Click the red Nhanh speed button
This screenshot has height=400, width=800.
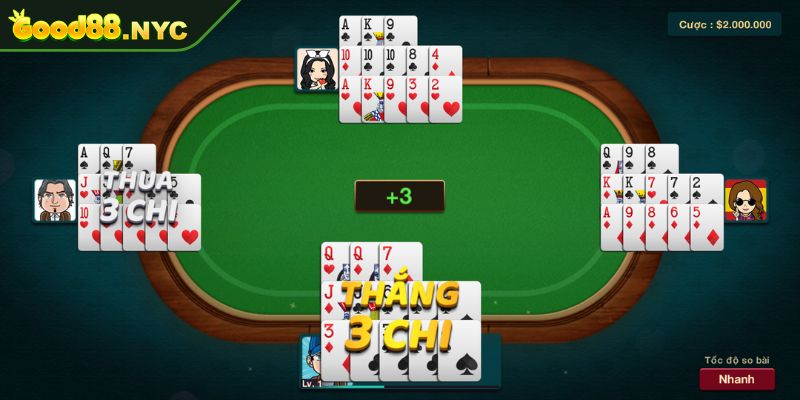pos(736,379)
